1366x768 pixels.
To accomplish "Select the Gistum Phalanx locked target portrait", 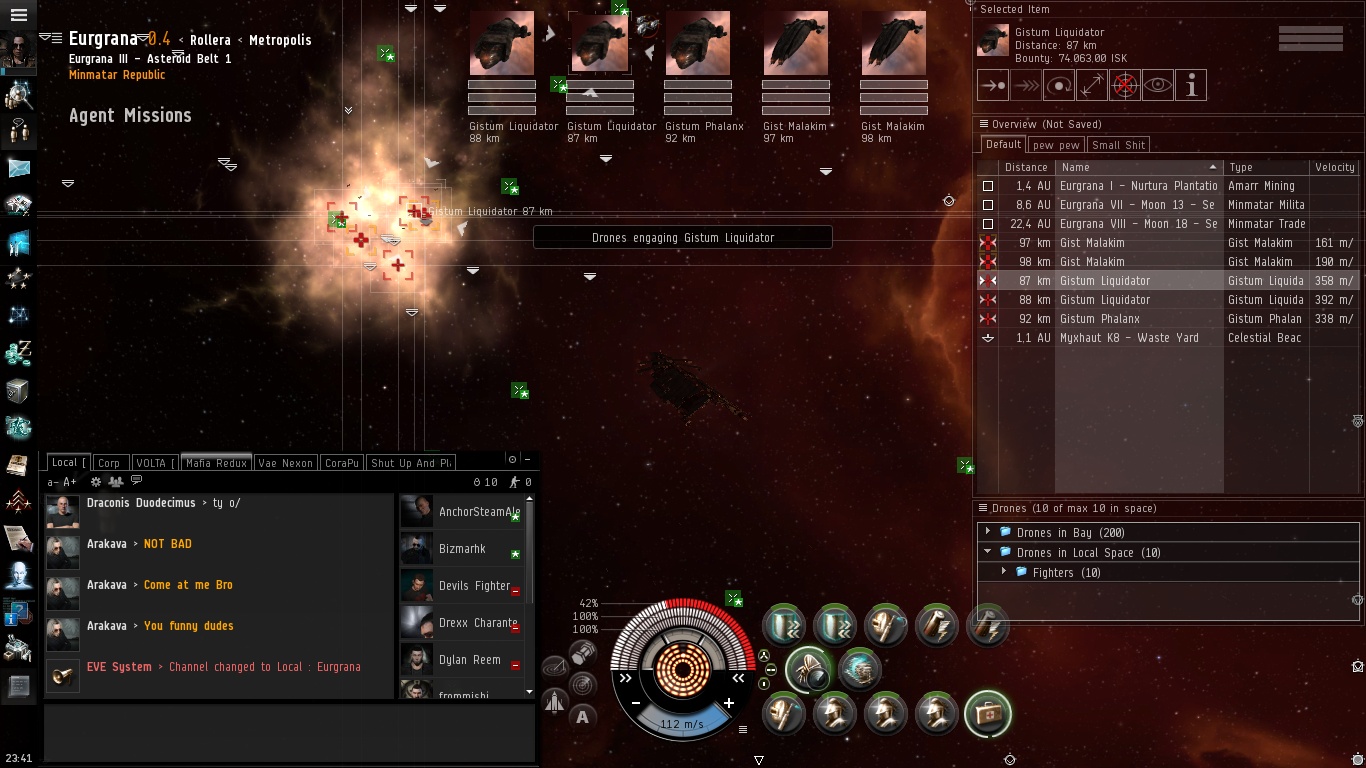I will [697, 44].
